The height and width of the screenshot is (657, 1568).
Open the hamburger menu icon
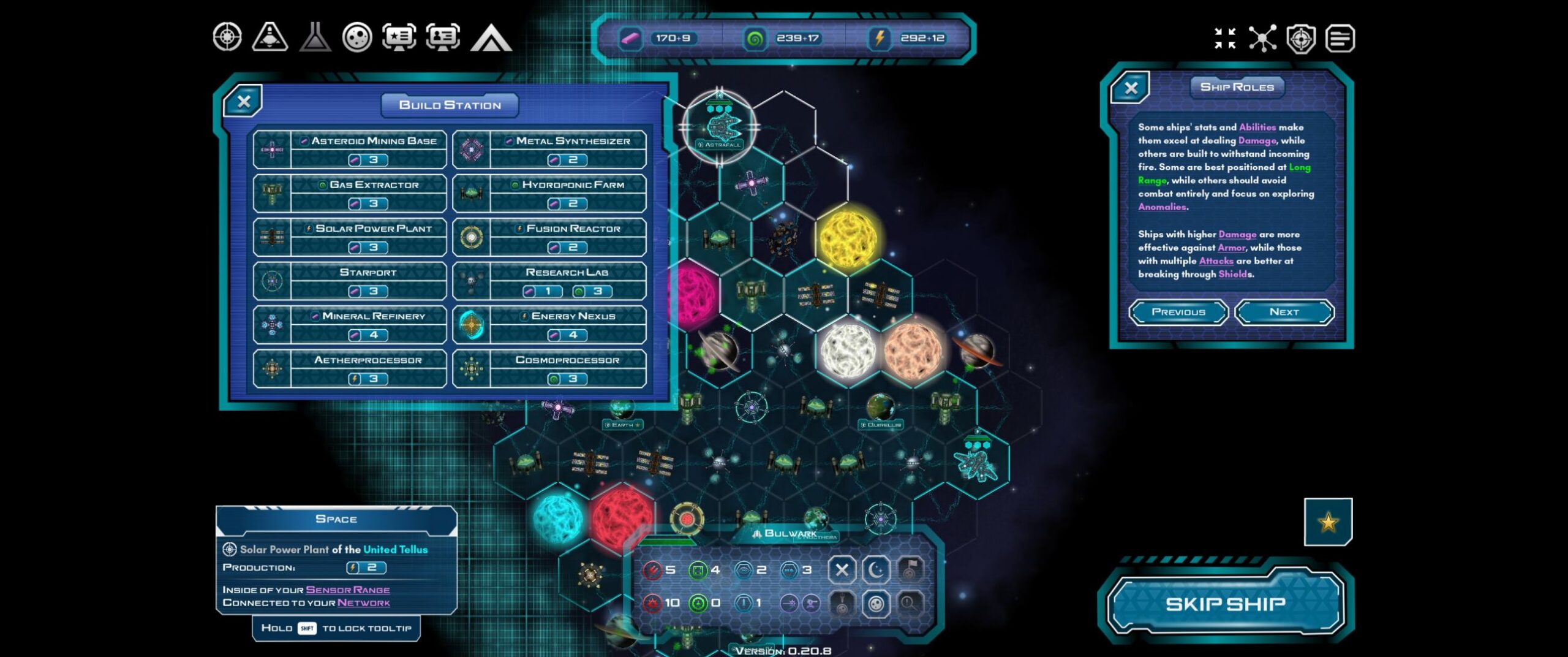[1340, 39]
